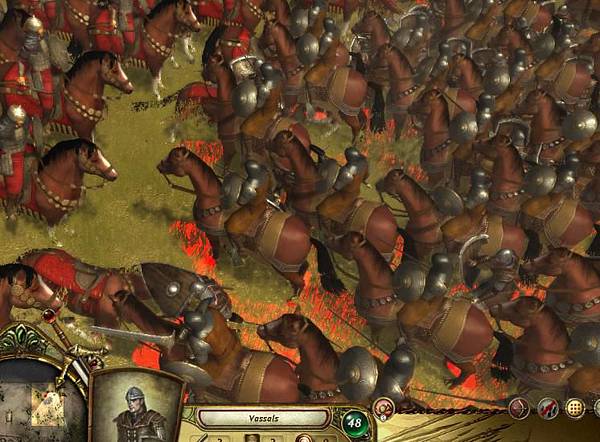Activate the red shield icon button
The height and width of the screenshot is (442, 600).
tap(518, 408)
